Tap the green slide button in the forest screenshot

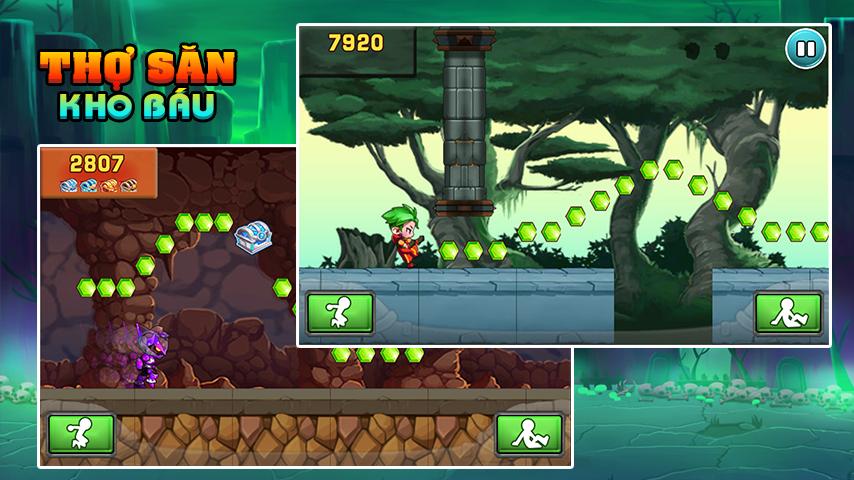788,313
